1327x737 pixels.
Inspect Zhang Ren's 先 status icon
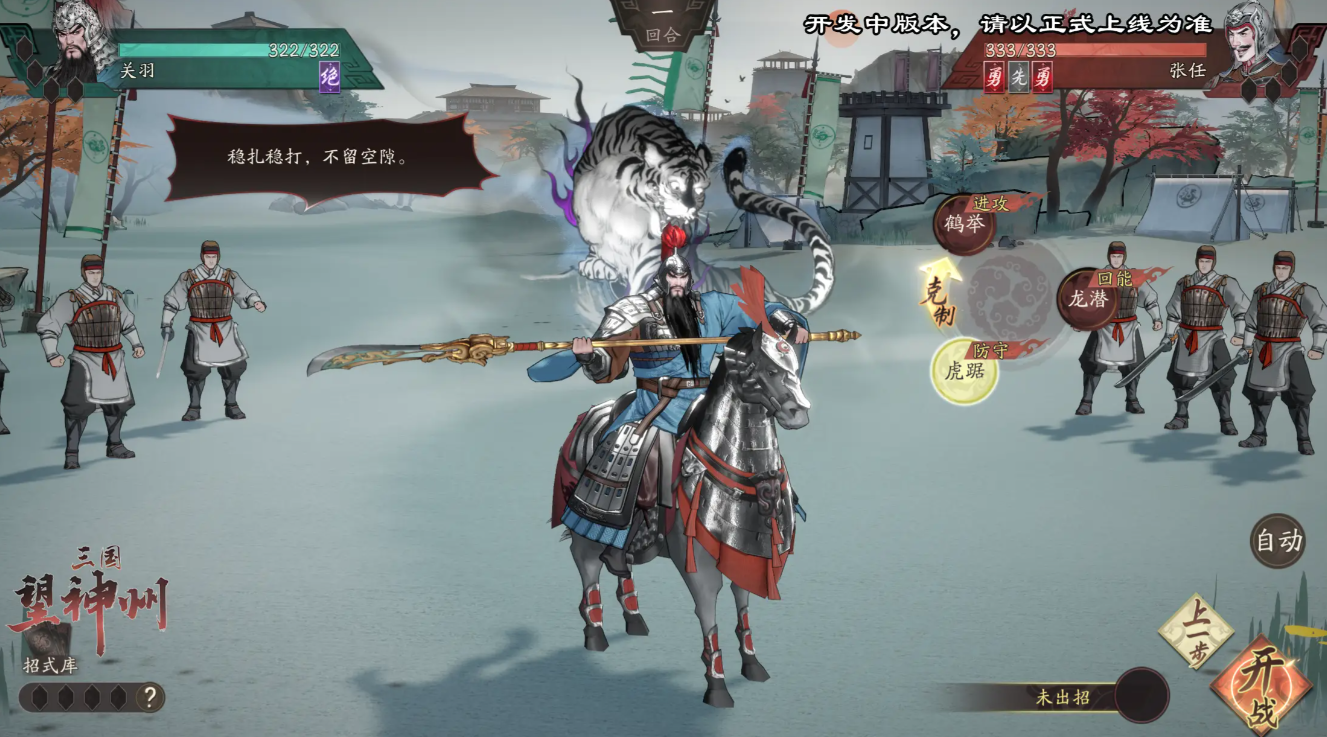(x=1018, y=77)
